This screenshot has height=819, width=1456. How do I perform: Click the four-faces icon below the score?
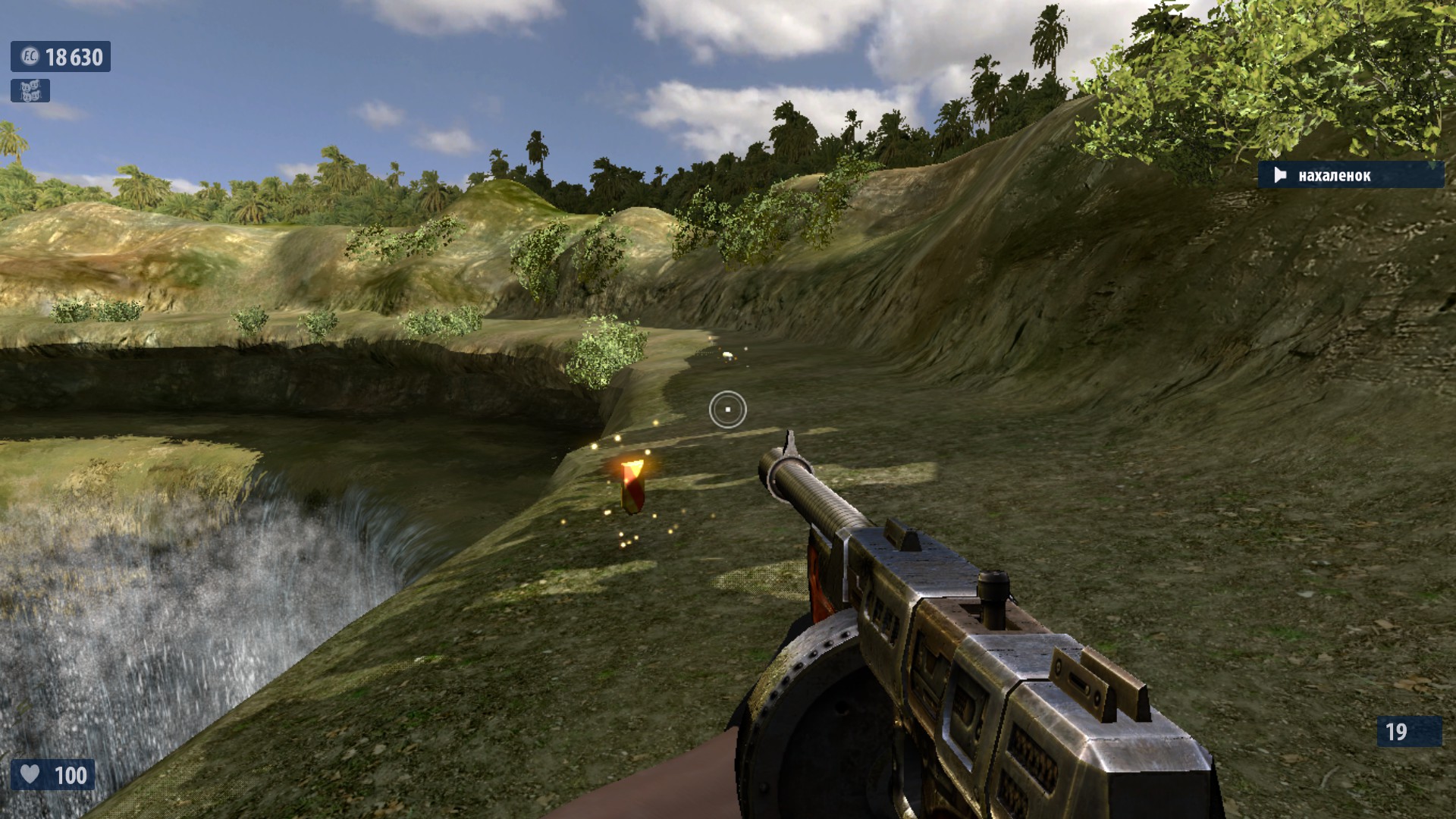pyautogui.click(x=30, y=91)
